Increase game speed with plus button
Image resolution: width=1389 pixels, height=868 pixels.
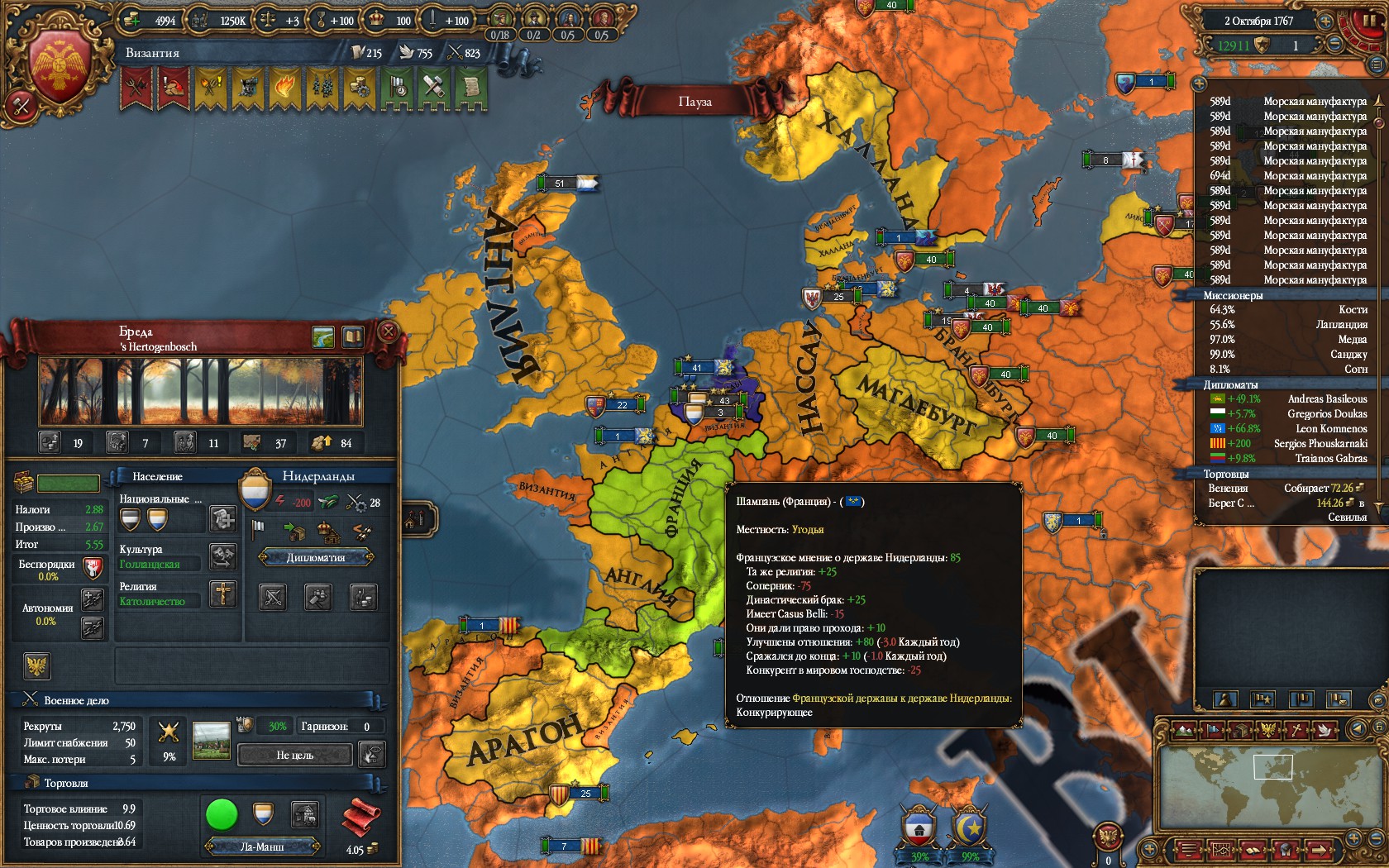1325,21
